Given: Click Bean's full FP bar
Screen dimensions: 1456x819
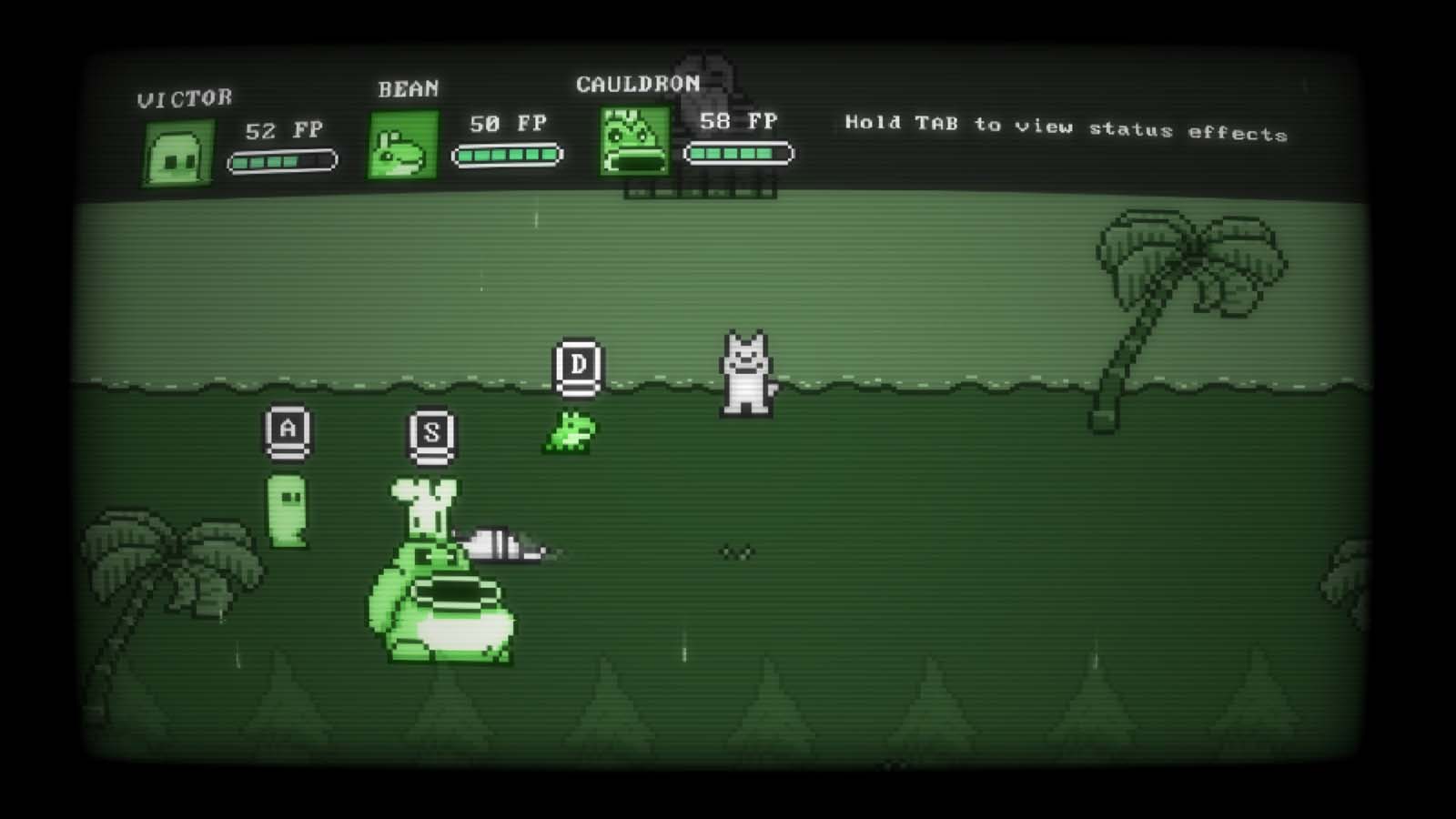Looking at the screenshot, I should pos(507,156).
